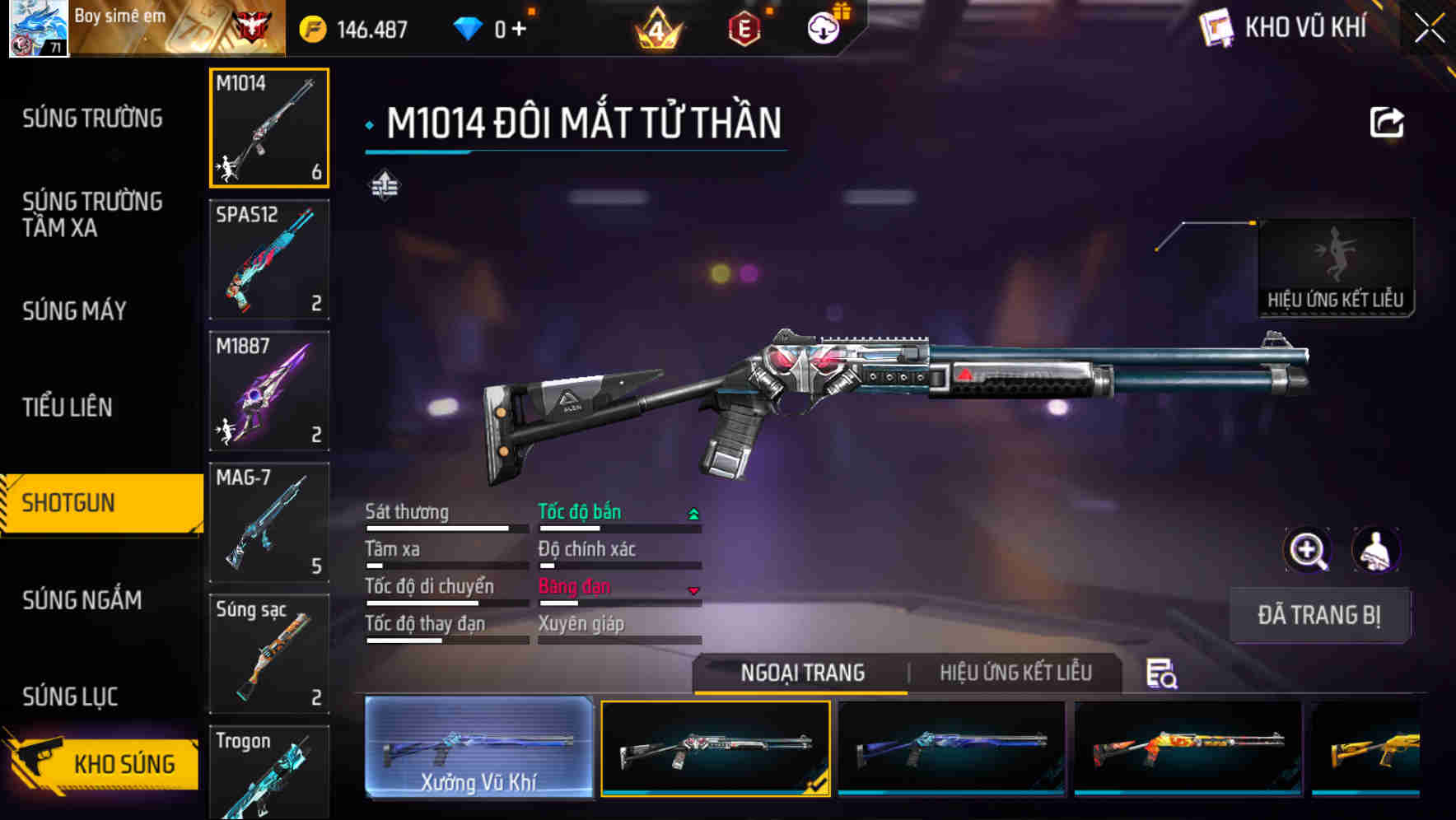Share the weapon skin via share icon

(x=1387, y=123)
